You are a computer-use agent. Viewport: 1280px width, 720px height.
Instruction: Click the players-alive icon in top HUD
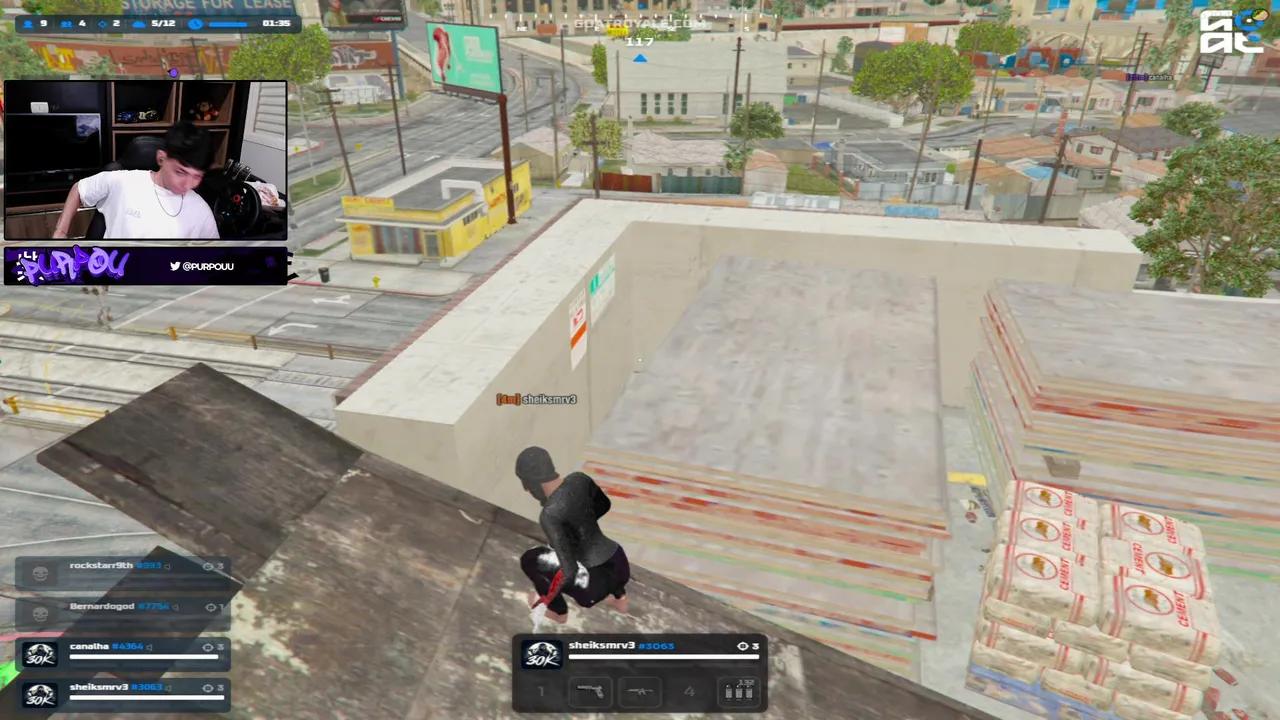point(28,23)
